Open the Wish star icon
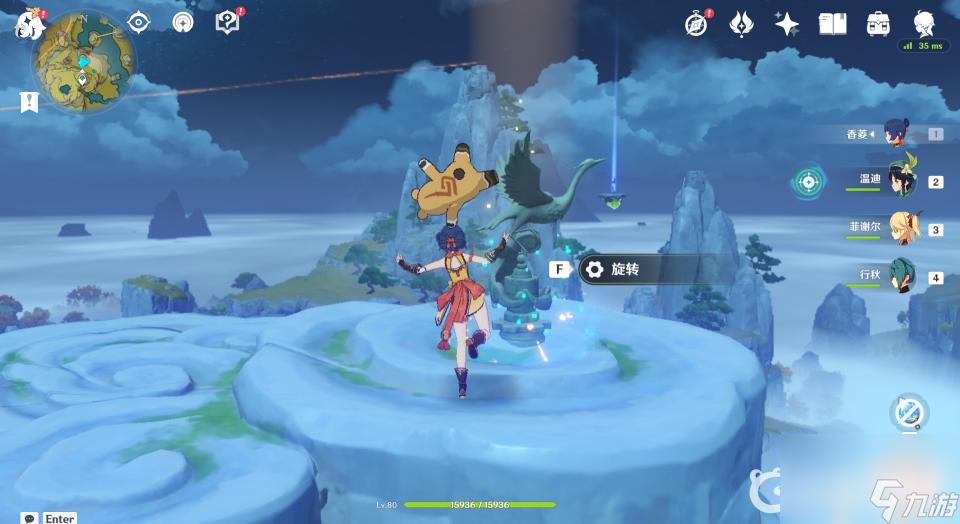This screenshot has width=960, height=524. 787,23
